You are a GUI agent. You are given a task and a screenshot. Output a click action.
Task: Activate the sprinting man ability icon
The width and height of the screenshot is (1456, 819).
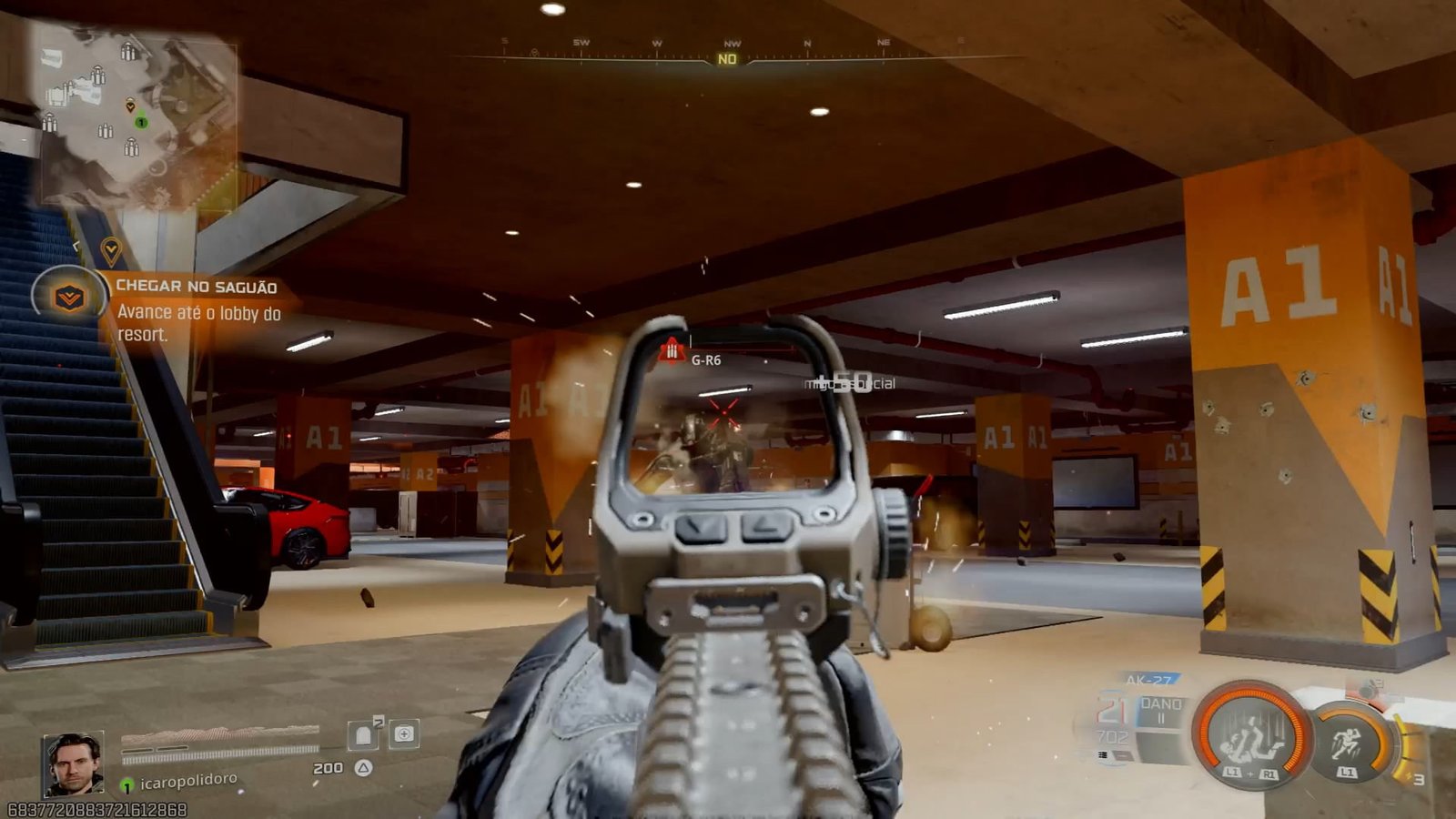[x=1348, y=742]
